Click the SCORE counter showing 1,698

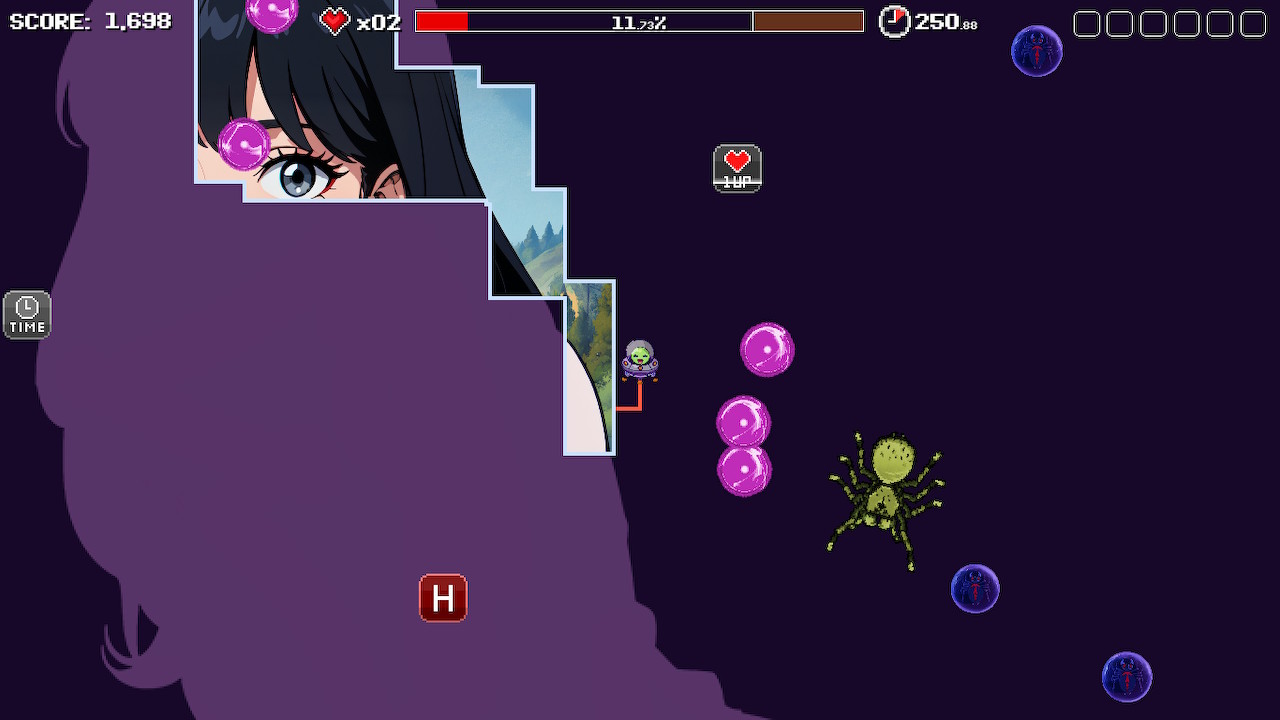[90, 20]
